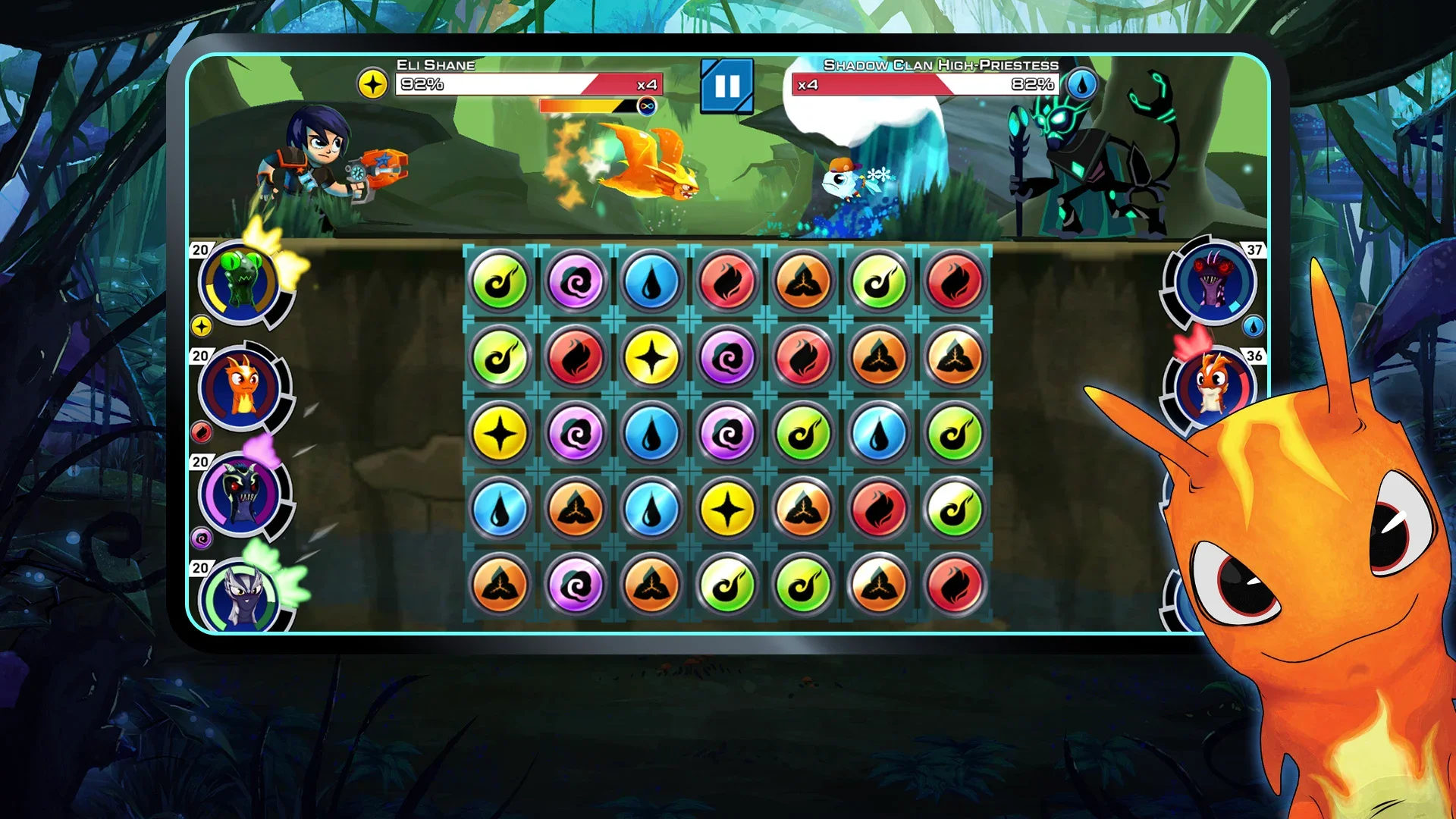
Task: Choose the orange Infurnus slug portrait
Action: (240, 389)
